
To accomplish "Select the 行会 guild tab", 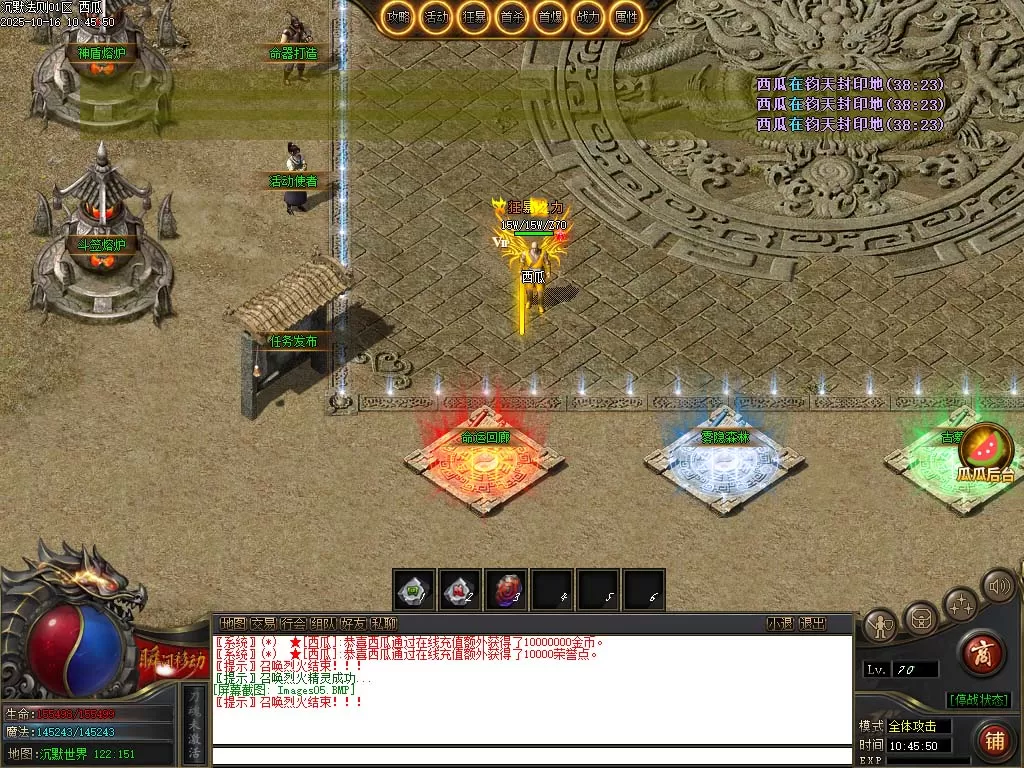I will coord(293,623).
